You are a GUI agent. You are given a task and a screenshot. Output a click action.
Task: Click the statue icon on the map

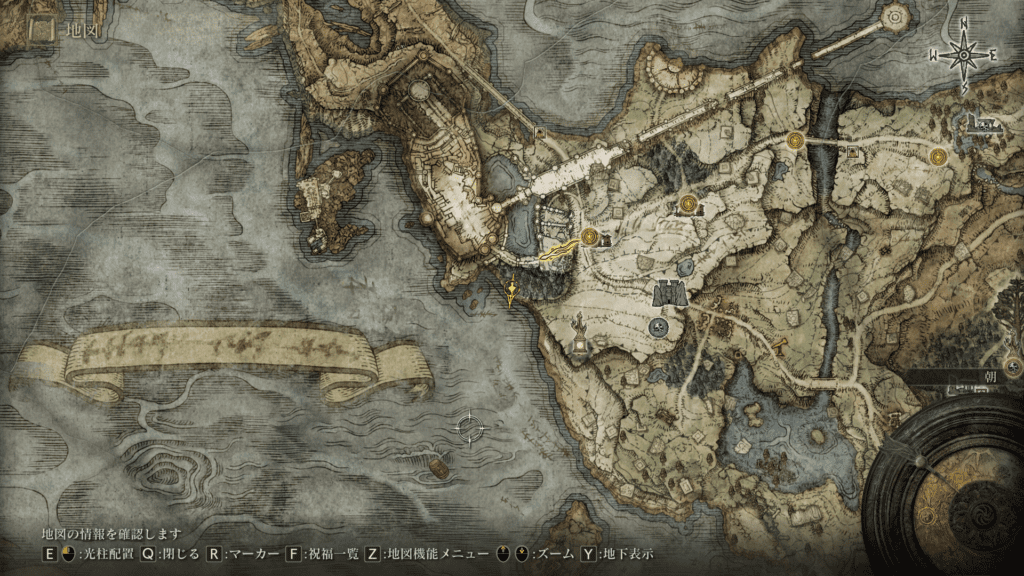579,328
